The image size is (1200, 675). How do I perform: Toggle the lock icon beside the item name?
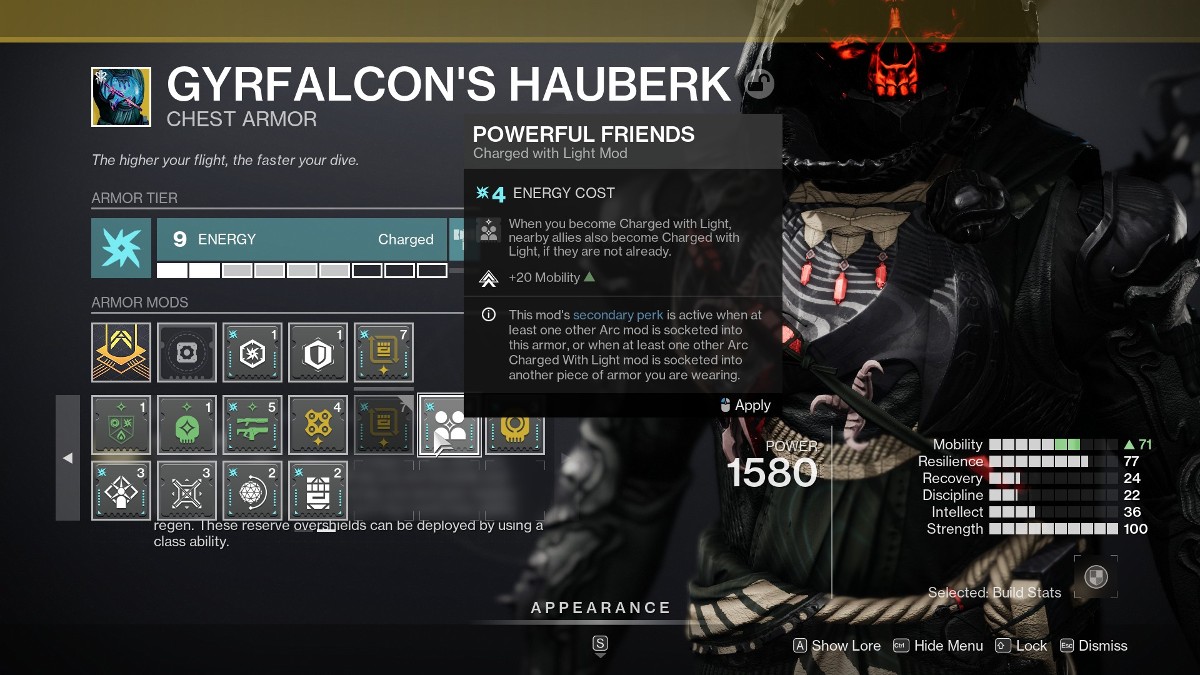click(x=759, y=86)
